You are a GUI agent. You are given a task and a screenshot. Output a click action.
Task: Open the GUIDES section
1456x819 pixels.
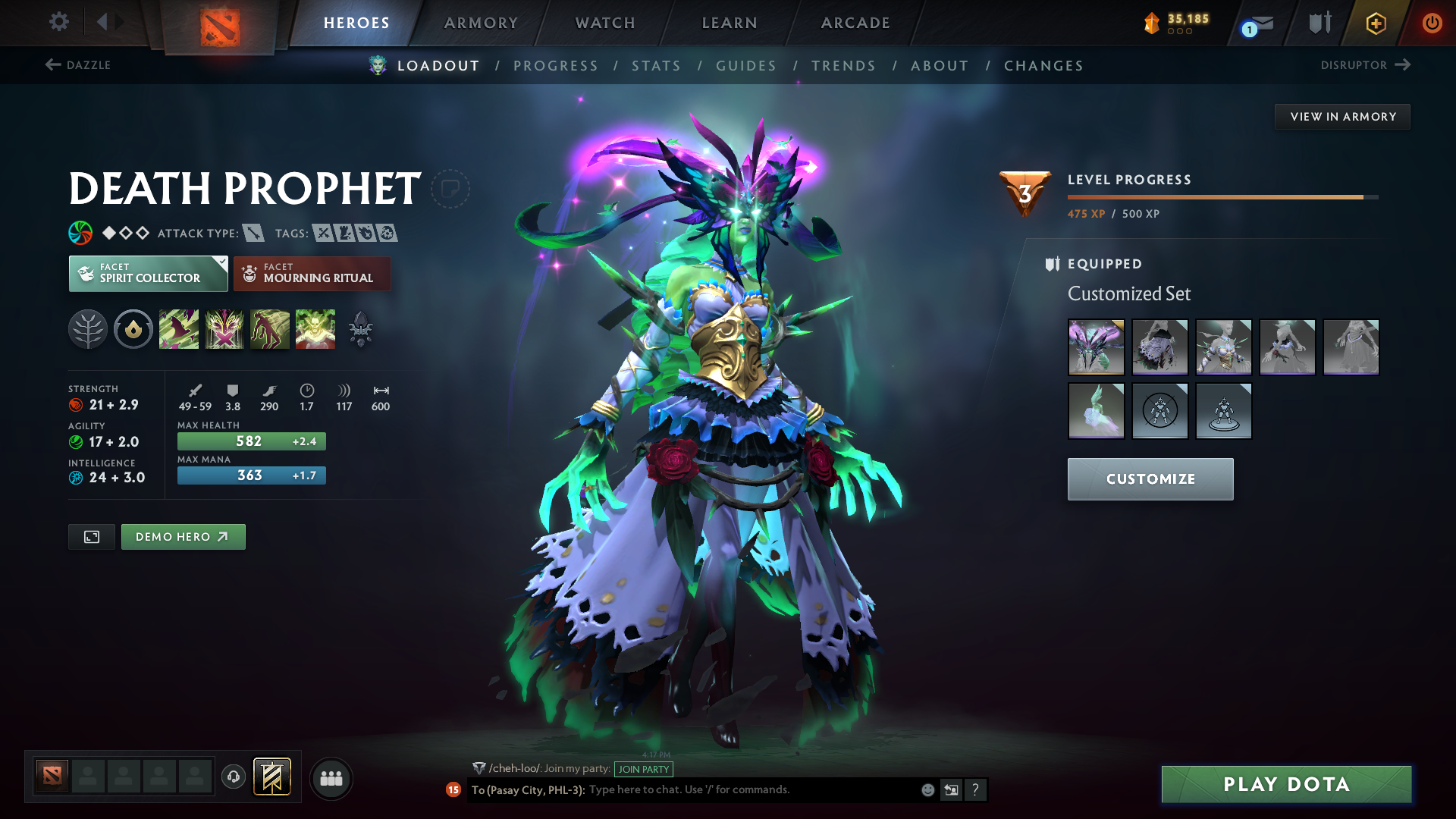746,65
